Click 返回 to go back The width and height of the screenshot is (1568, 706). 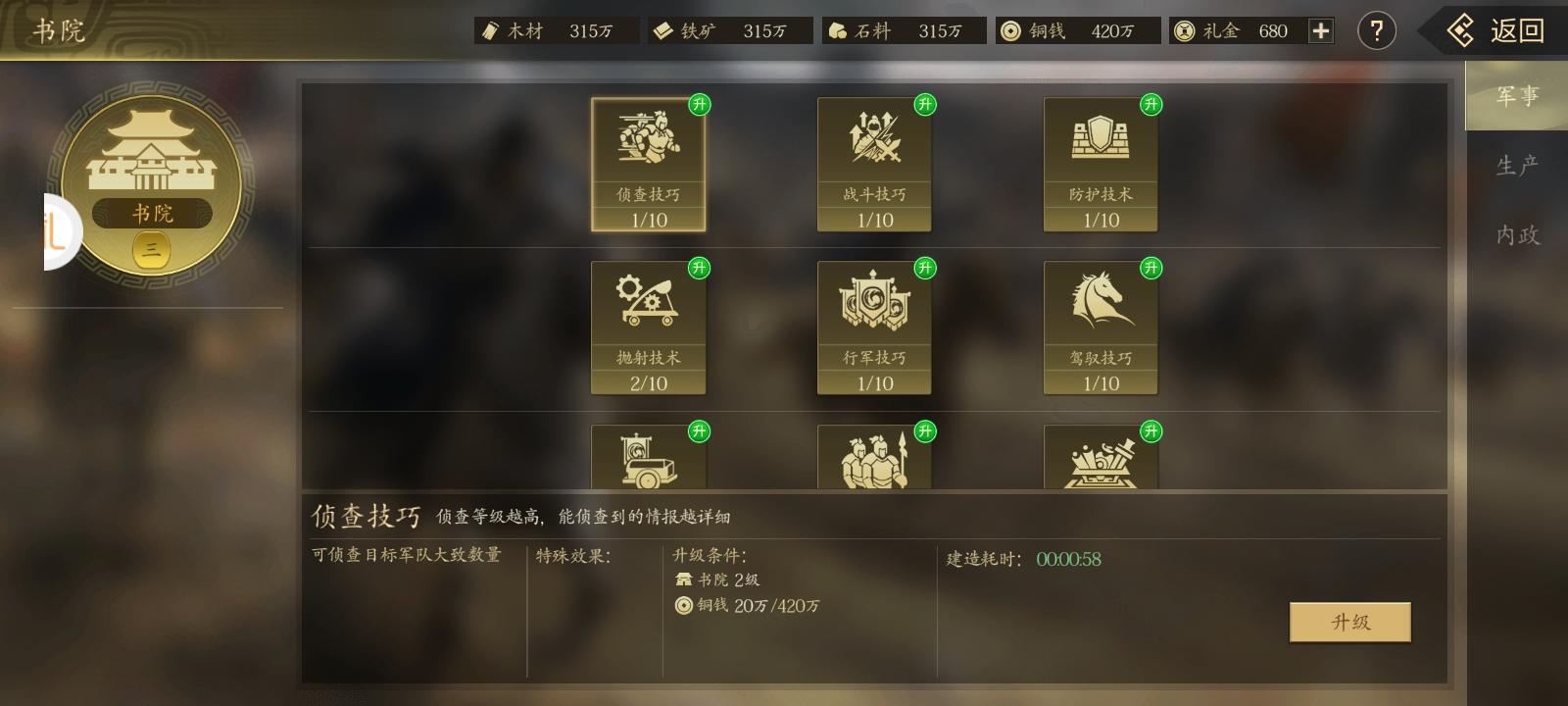[1499, 30]
